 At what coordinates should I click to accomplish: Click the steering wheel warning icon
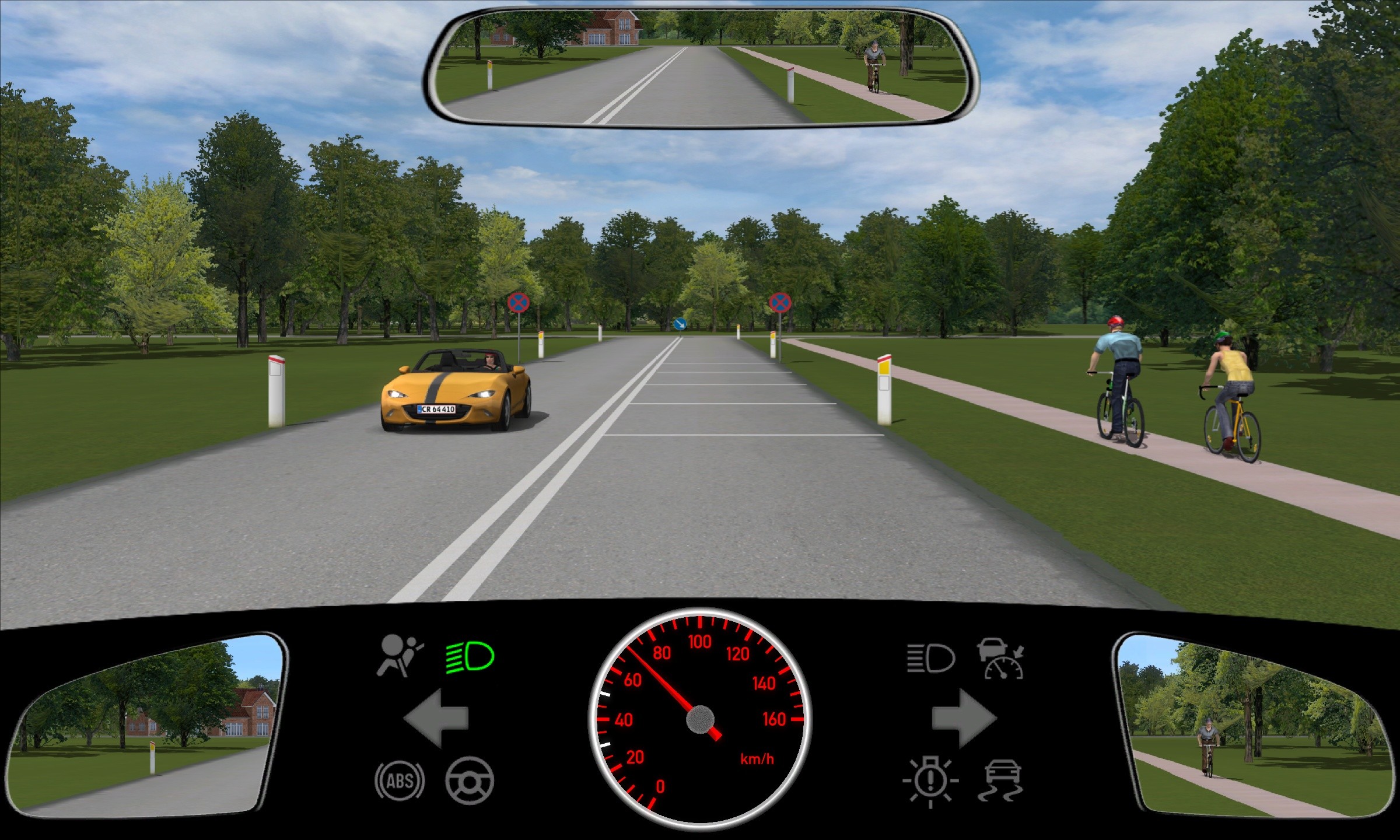coord(470,780)
